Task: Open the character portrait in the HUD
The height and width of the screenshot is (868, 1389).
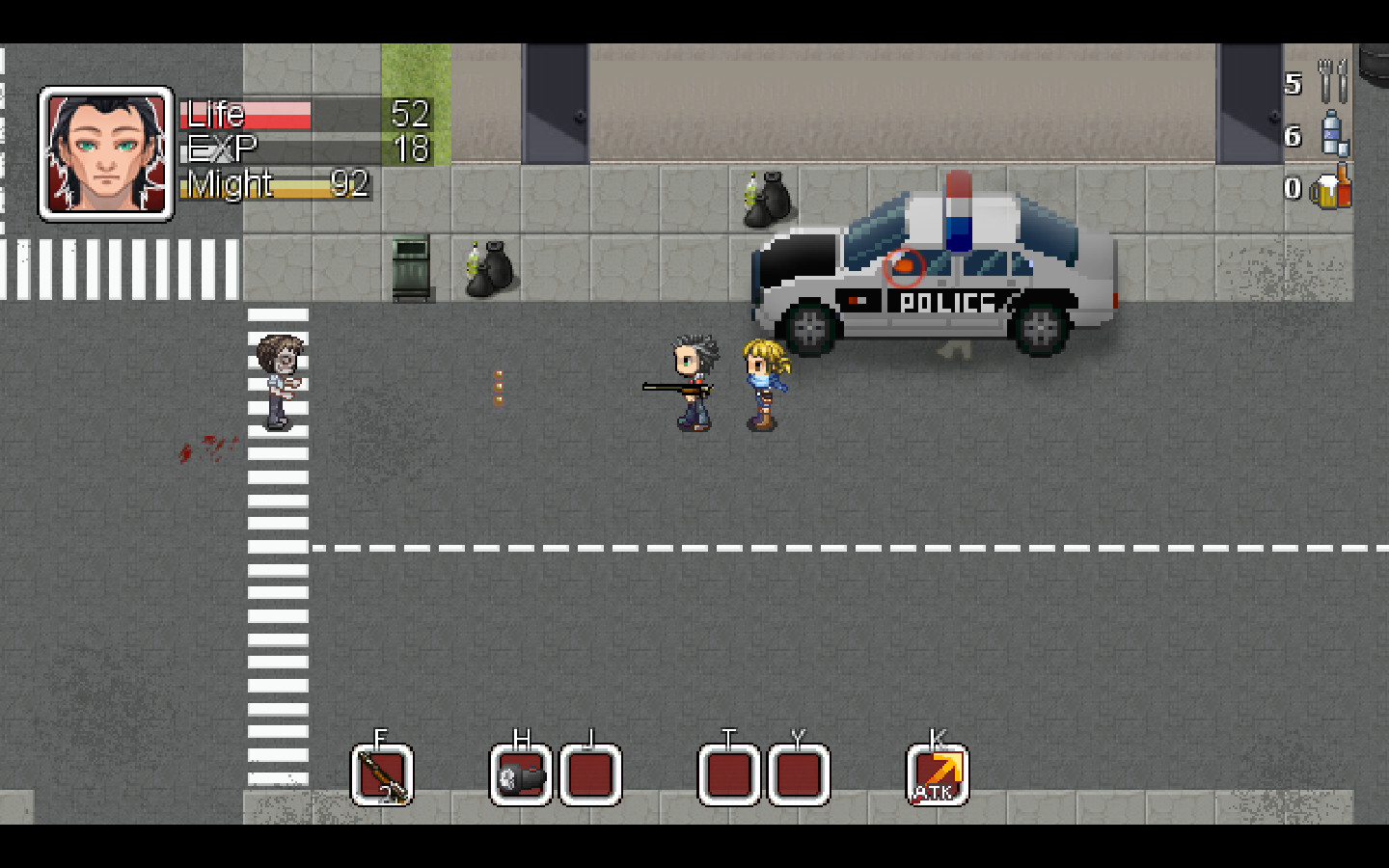Action: tap(106, 152)
